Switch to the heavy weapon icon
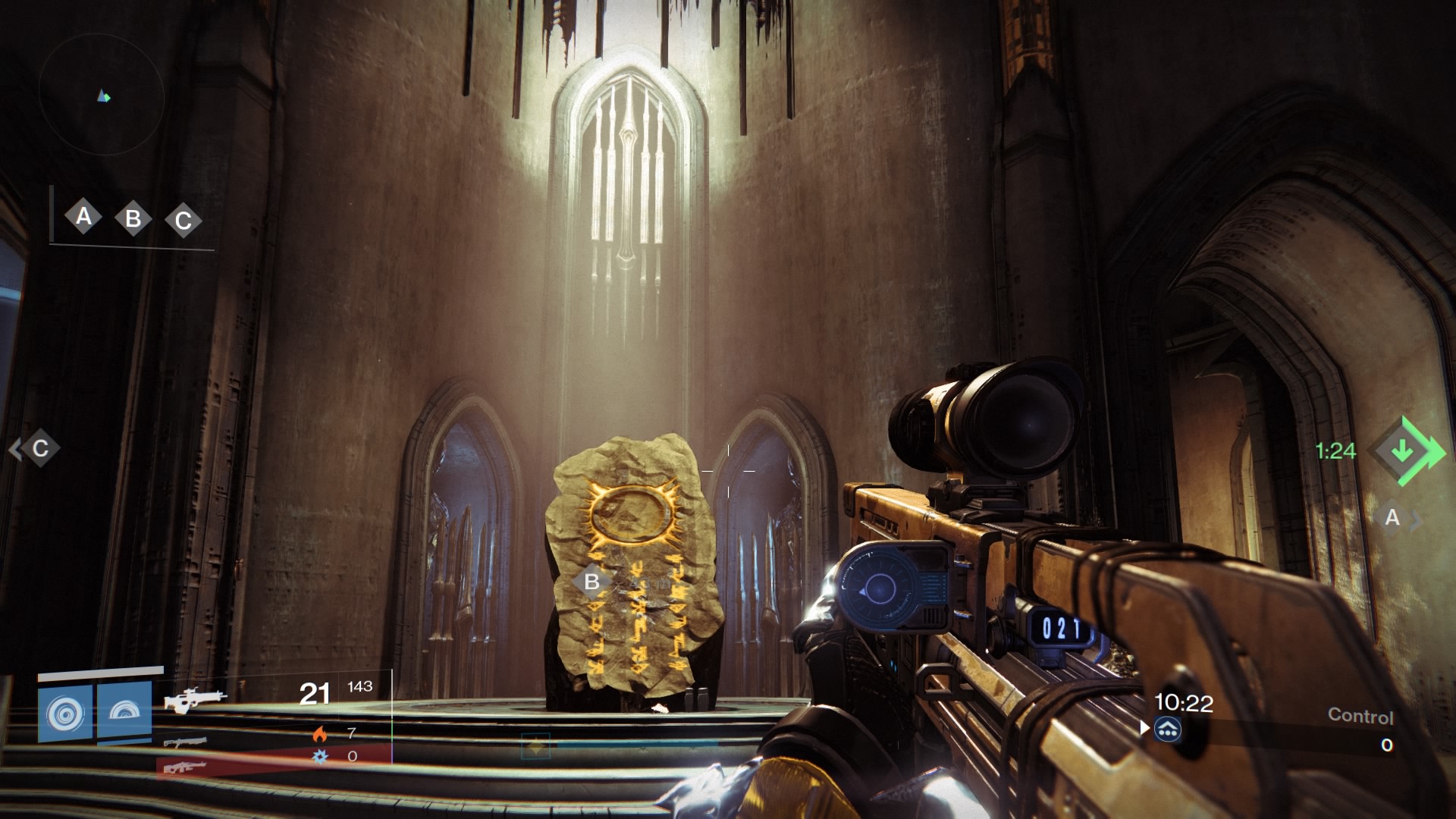Image resolution: width=1456 pixels, height=819 pixels. pyautogui.click(x=184, y=767)
